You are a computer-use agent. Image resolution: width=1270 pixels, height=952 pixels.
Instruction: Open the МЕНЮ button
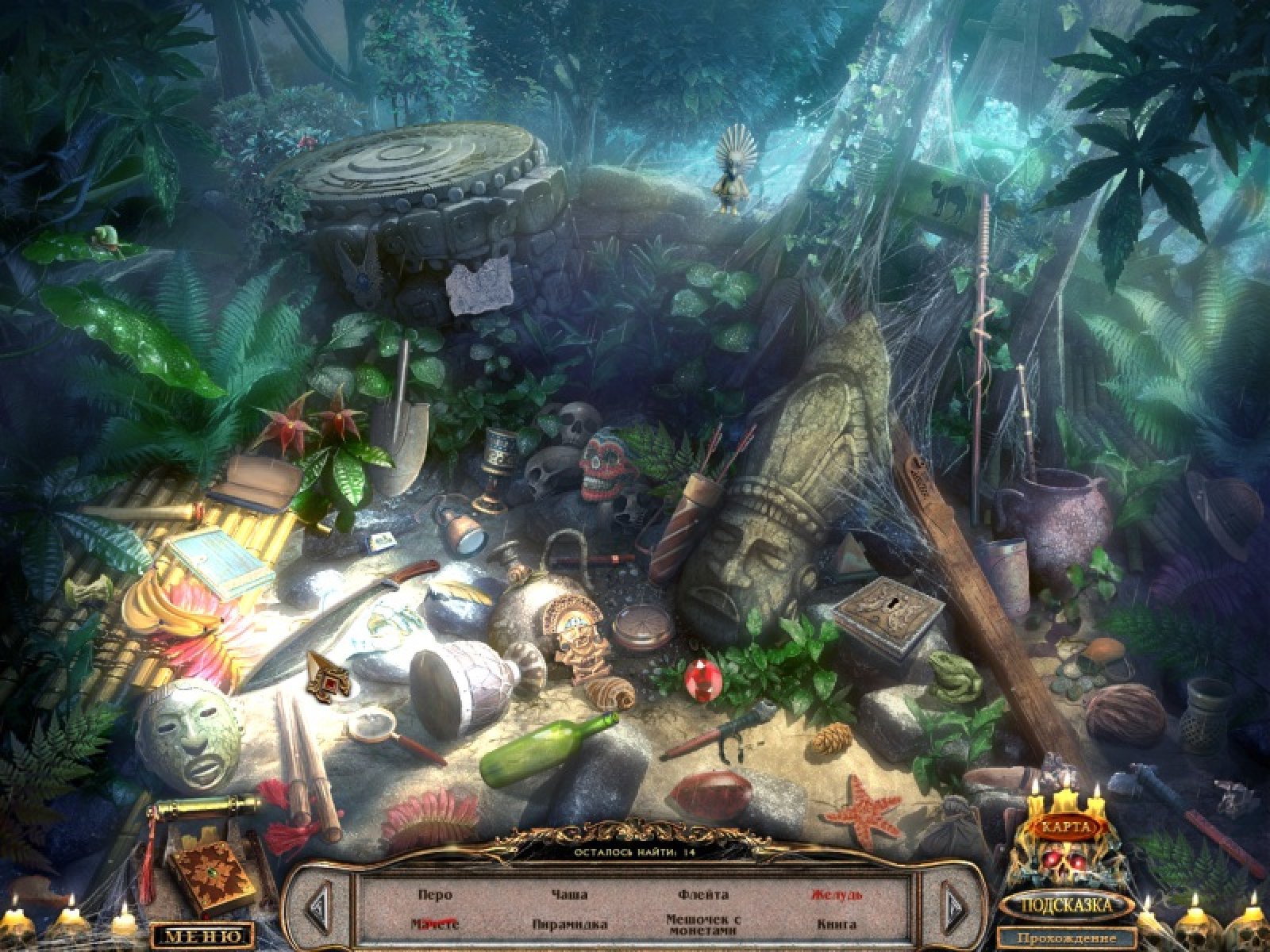(202, 935)
